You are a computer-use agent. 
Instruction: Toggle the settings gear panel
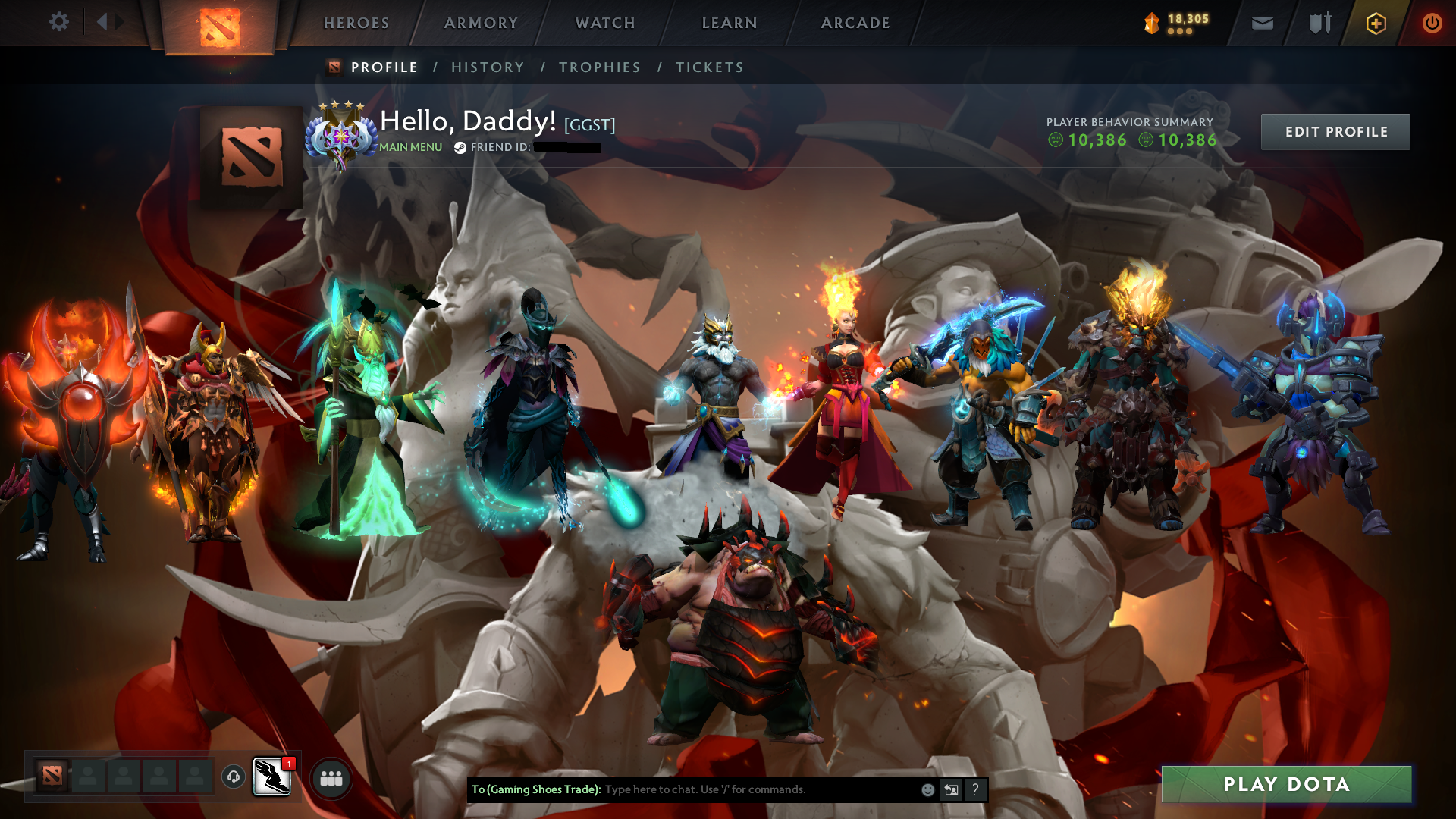[58, 22]
